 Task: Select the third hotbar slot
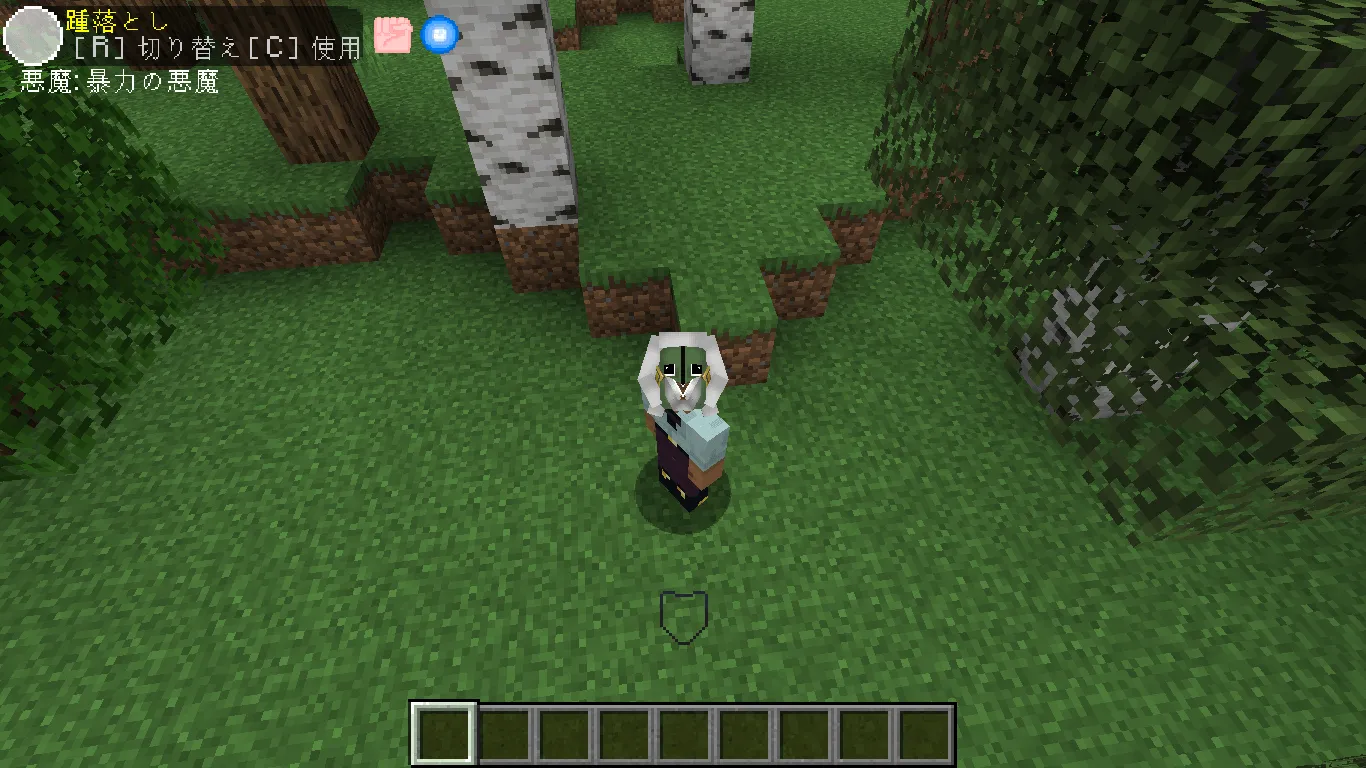coord(564,733)
